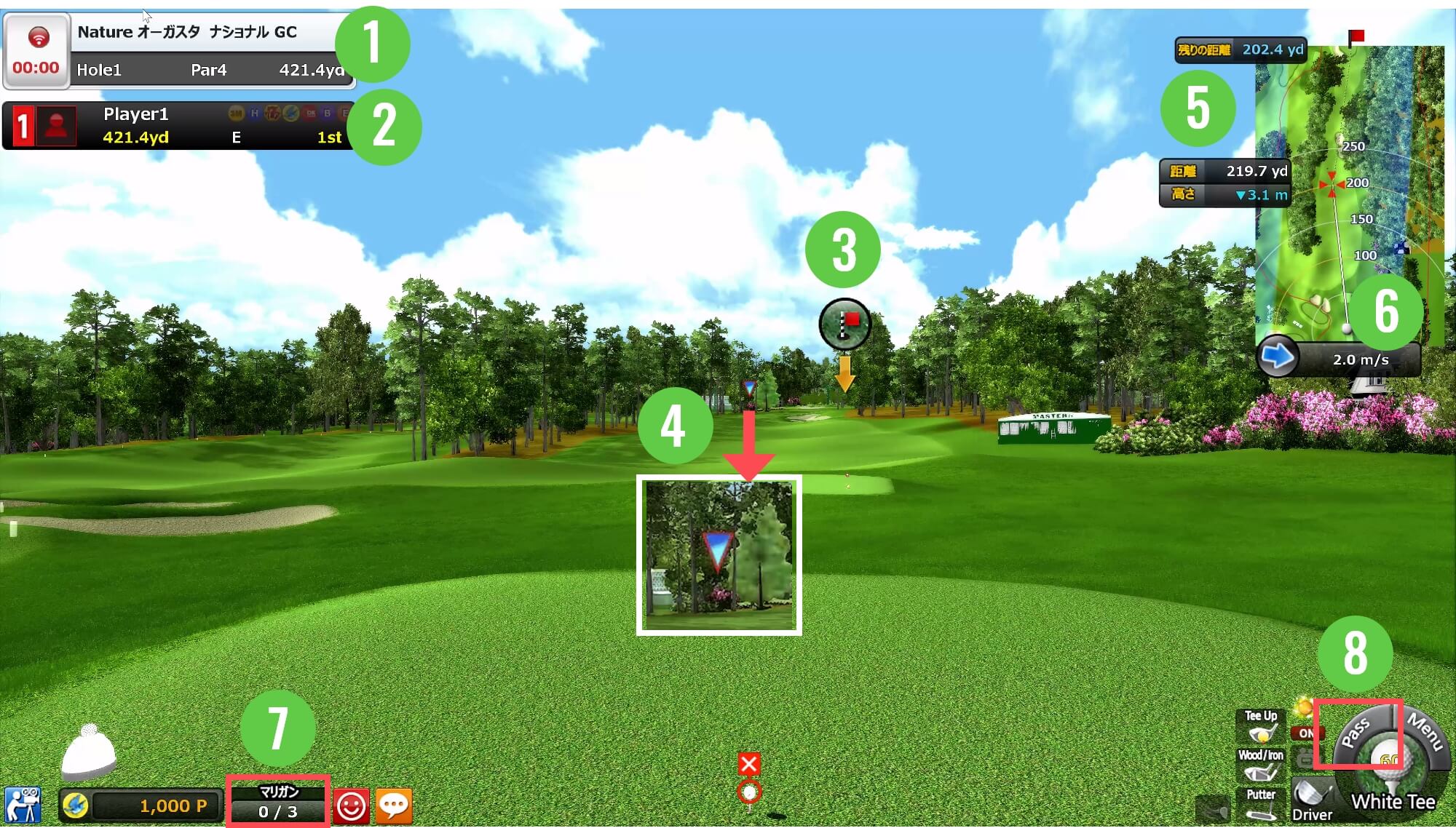
Task: Choose the Tee Up club option
Action: point(1261,726)
